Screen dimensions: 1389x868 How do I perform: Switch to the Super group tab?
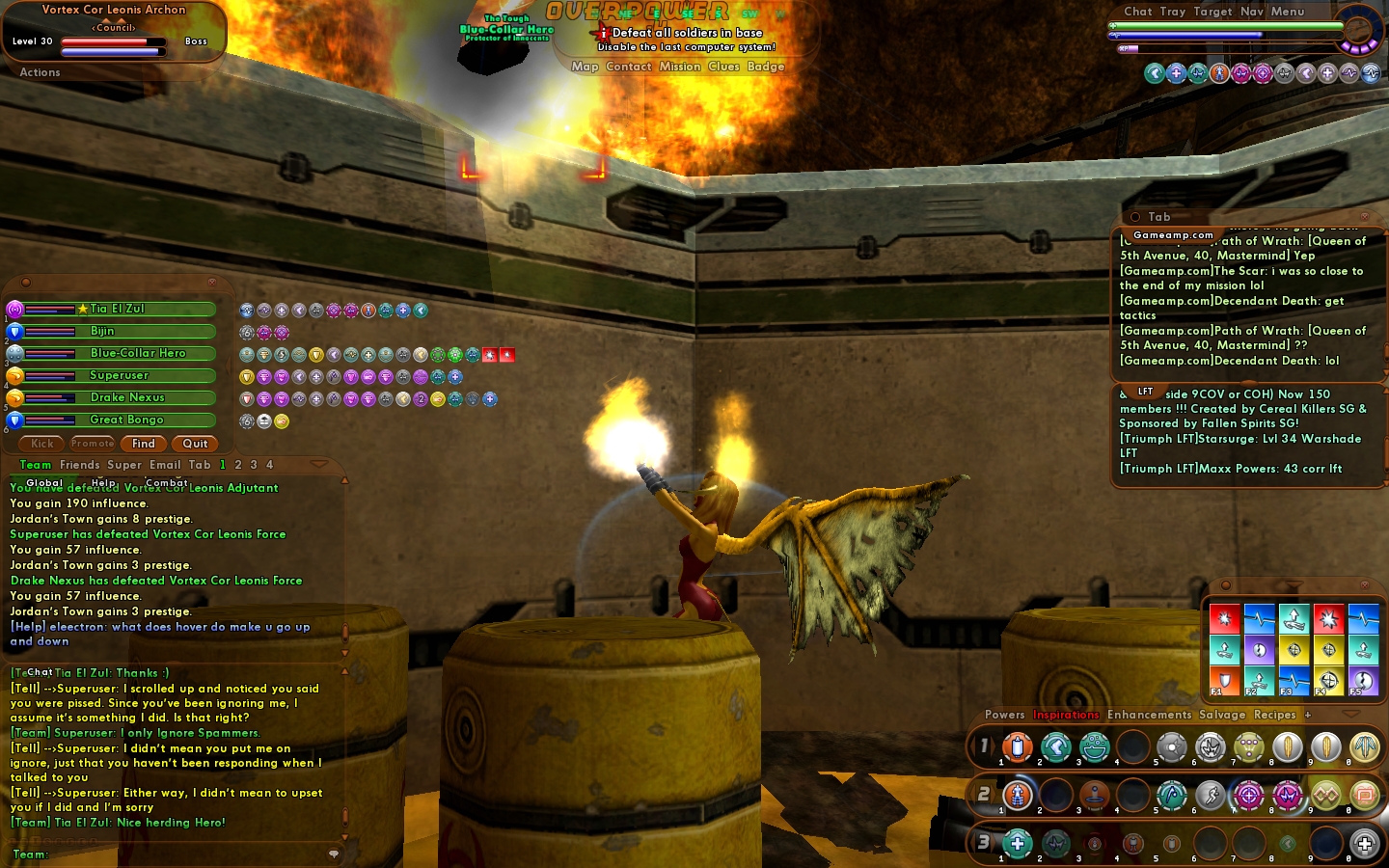[x=124, y=465]
